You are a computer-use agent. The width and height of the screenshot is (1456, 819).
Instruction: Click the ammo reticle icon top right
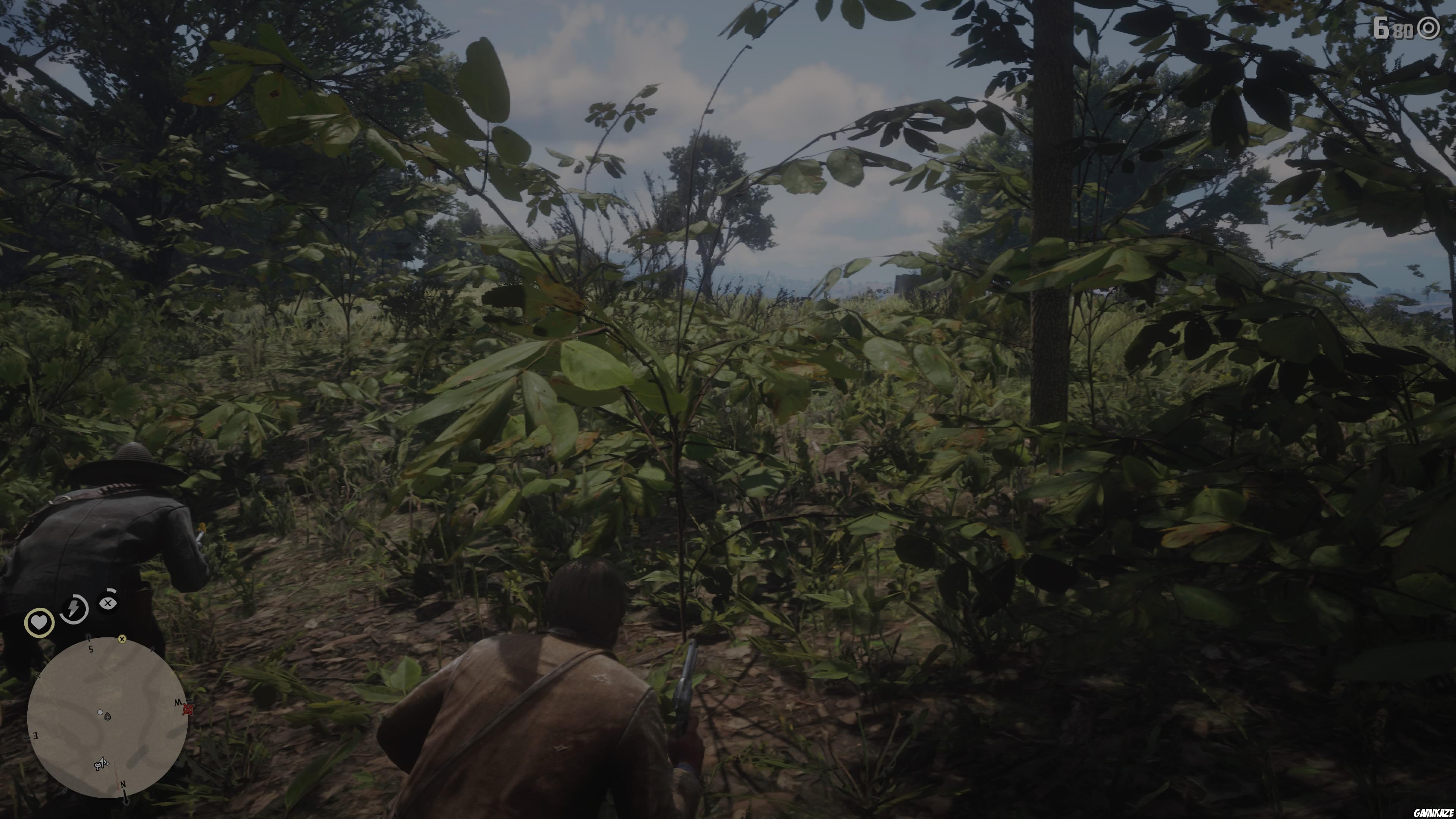[1428, 28]
